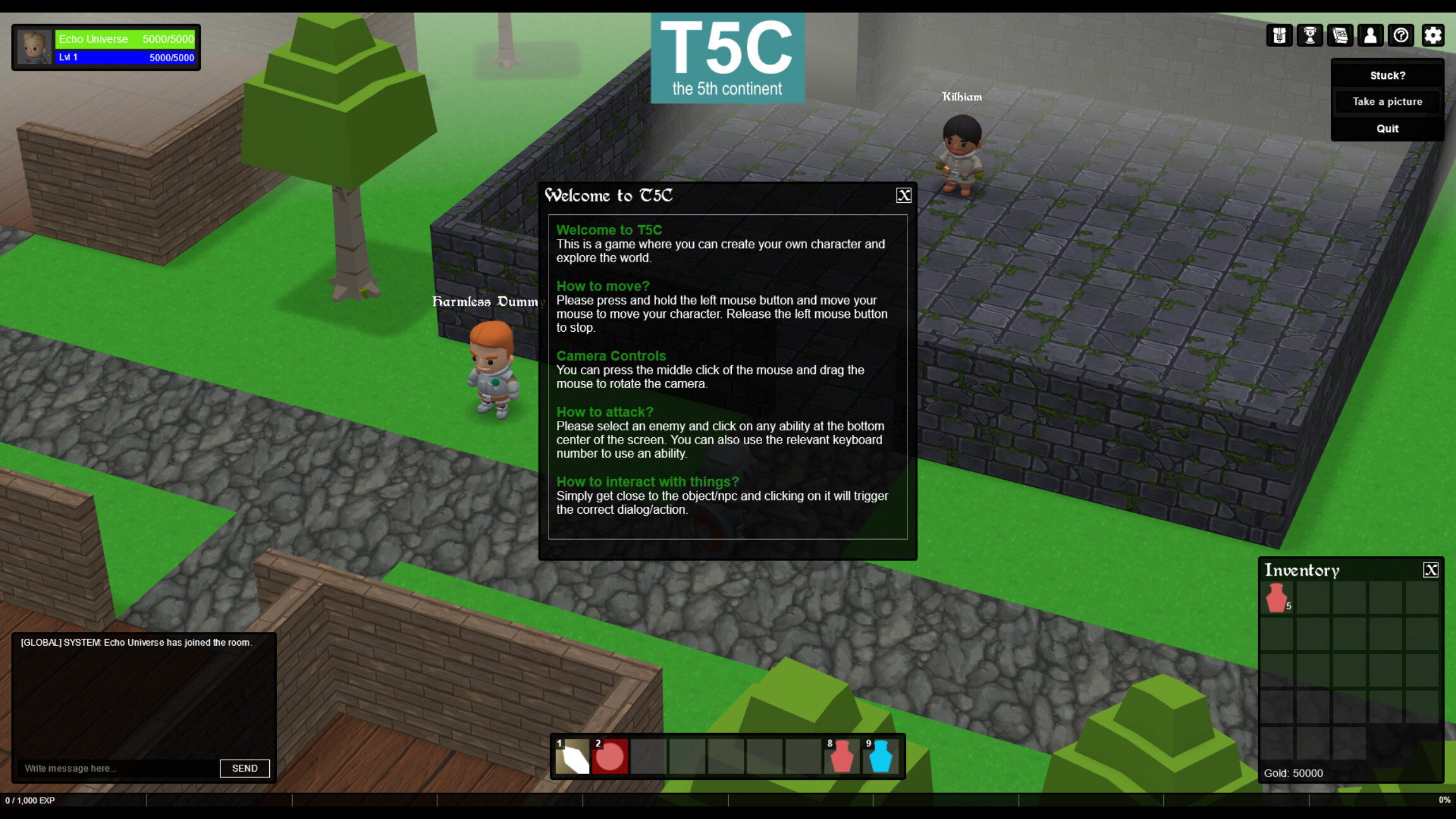Click the Echo Universe player portrait

33,47
